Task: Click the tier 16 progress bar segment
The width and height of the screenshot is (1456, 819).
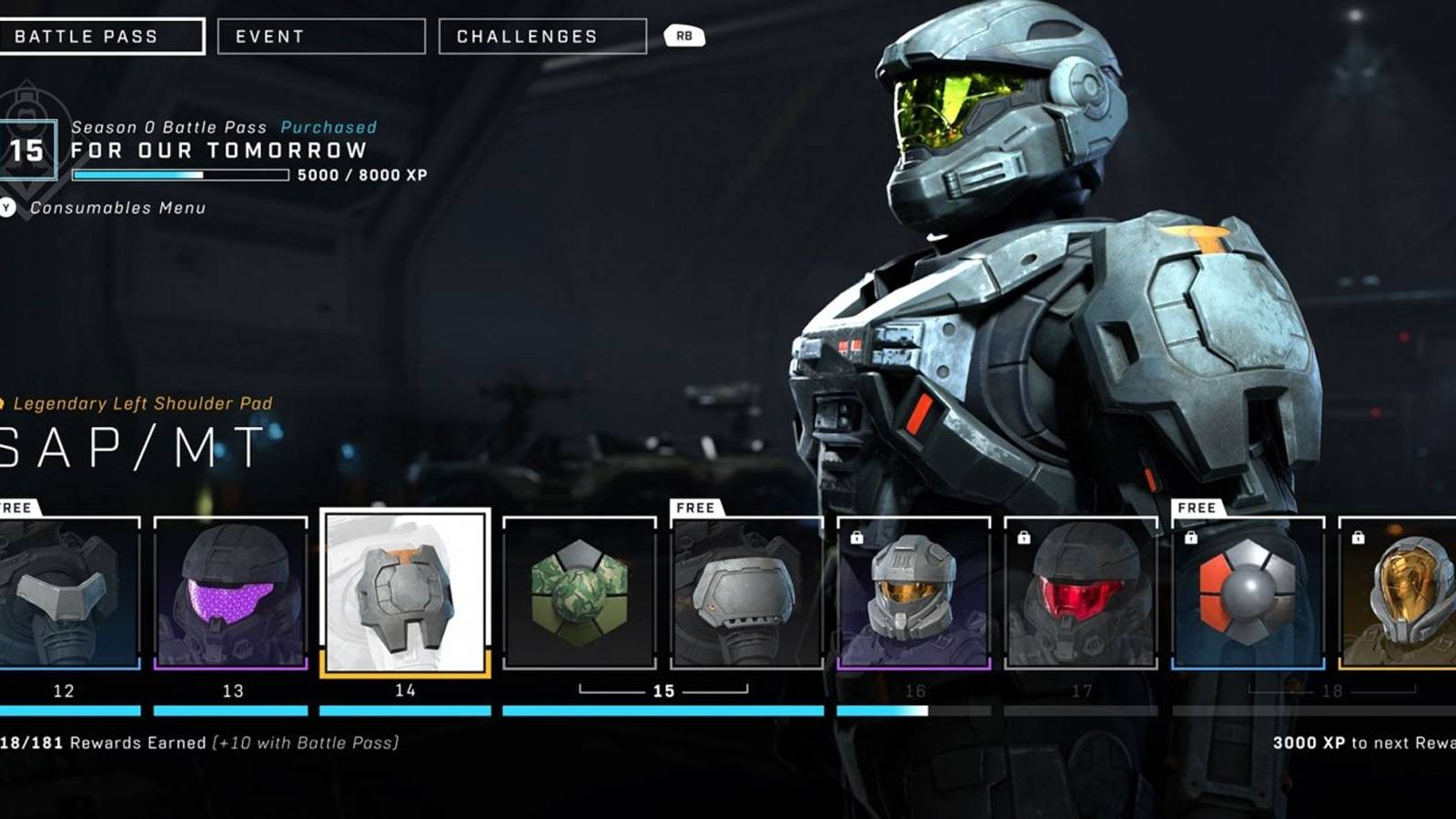Action: pos(915,711)
